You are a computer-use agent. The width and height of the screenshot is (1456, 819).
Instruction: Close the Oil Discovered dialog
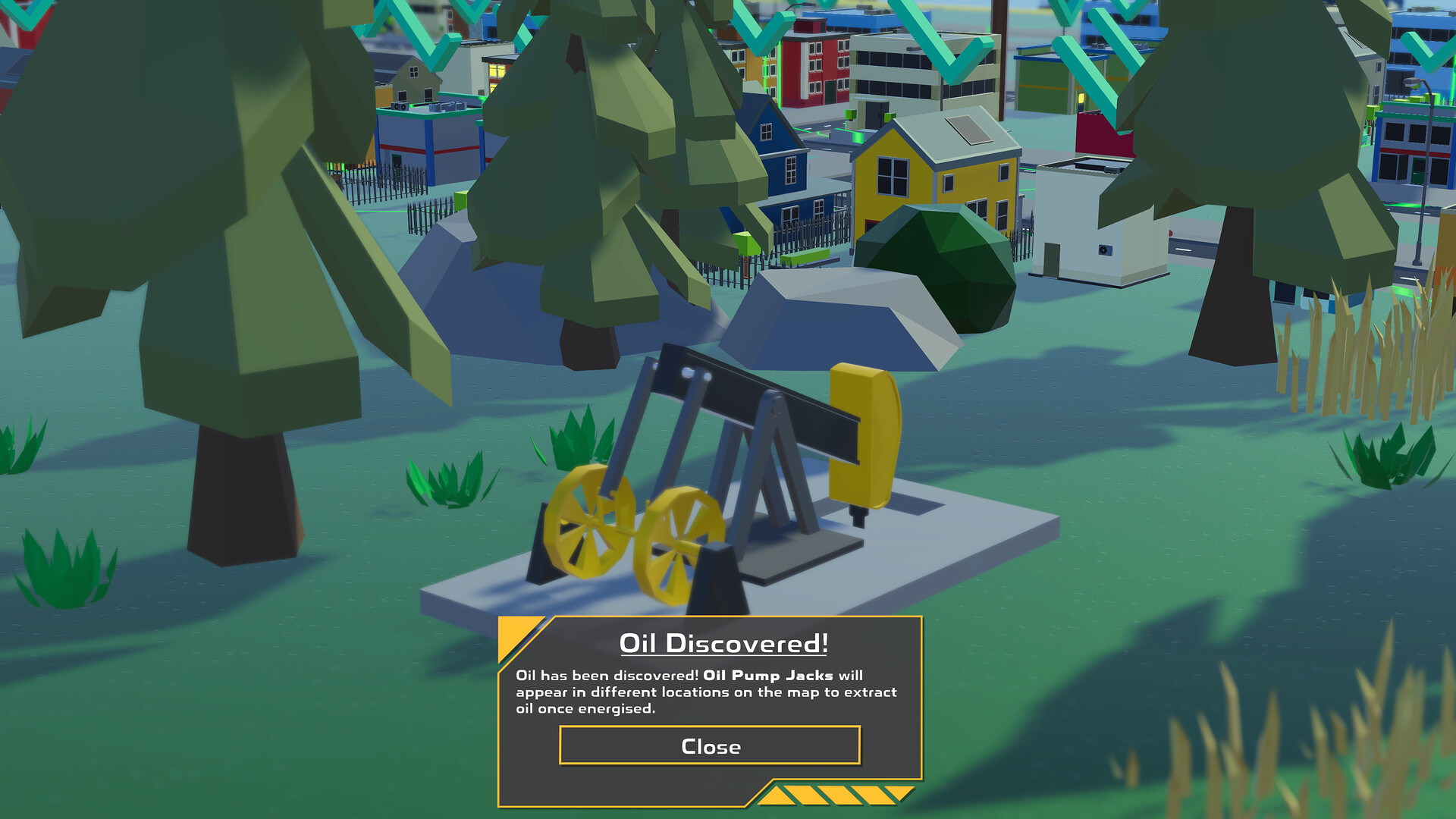click(710, 746)
